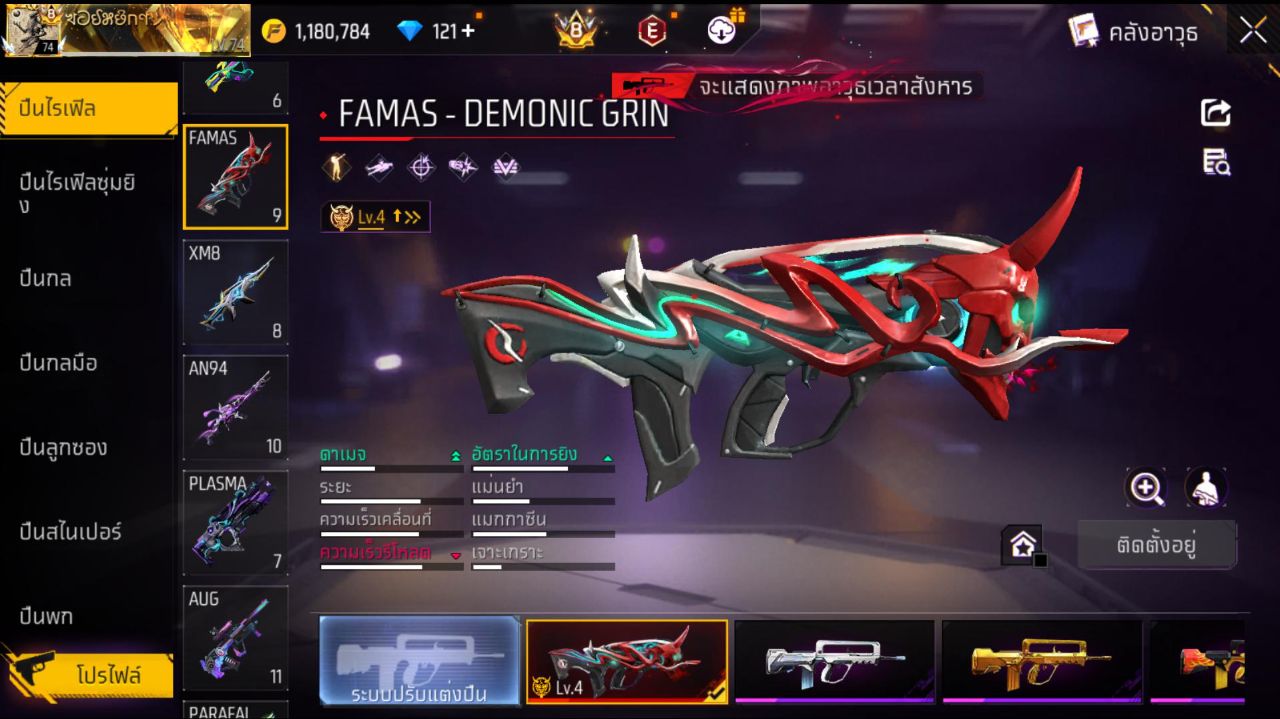Switch to the ปืนสไนเปอร์ sniper tab
The height and width of the screenshot is (719, 1280).
tap(70, 531)
